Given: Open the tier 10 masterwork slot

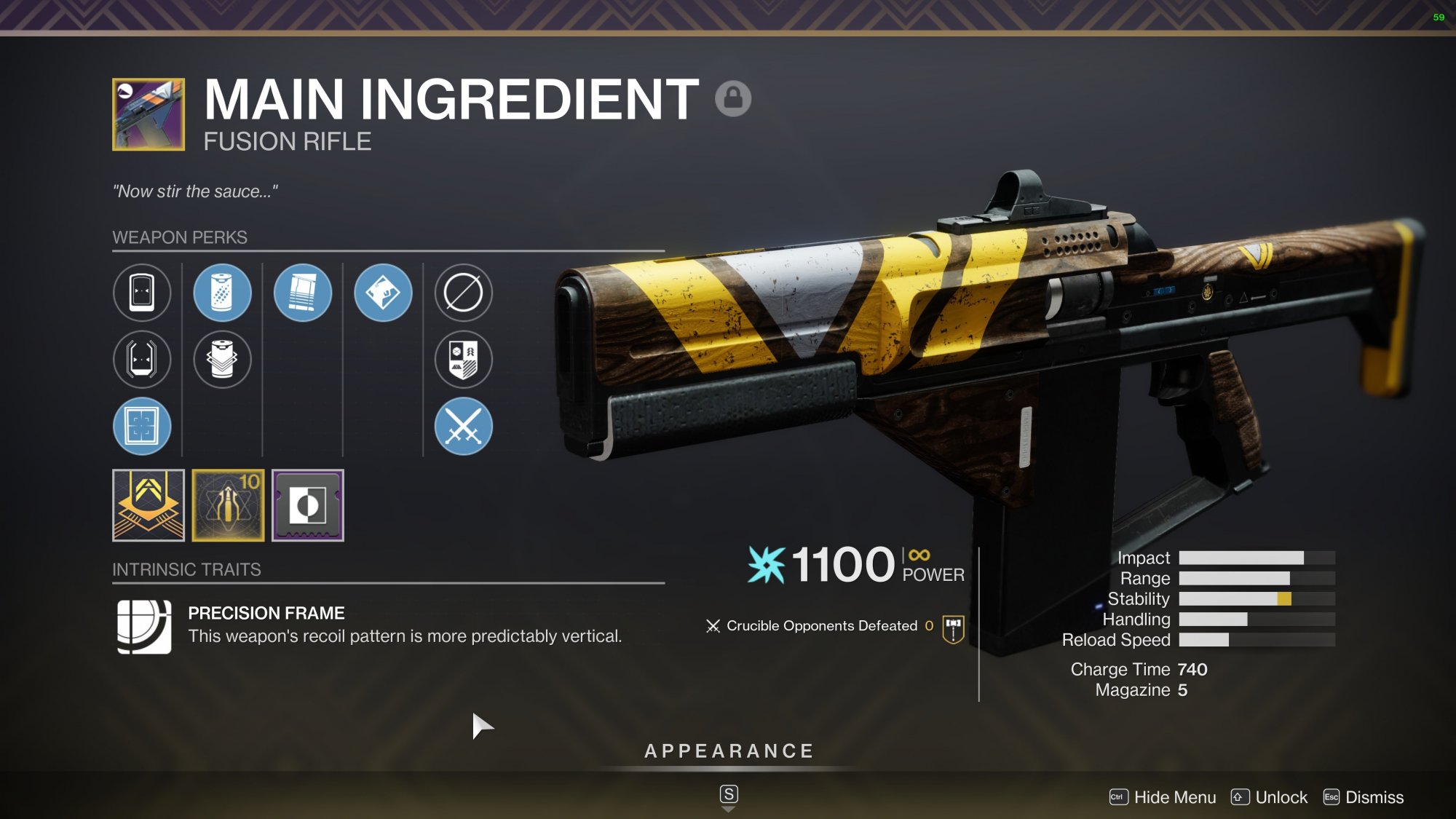Looking at the screenshot, I should [x=228, y=505].
